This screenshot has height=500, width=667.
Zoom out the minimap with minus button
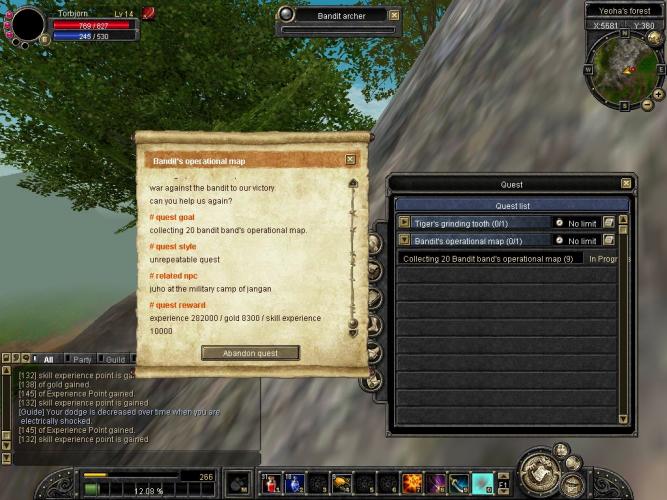click(x=647, y=105)
